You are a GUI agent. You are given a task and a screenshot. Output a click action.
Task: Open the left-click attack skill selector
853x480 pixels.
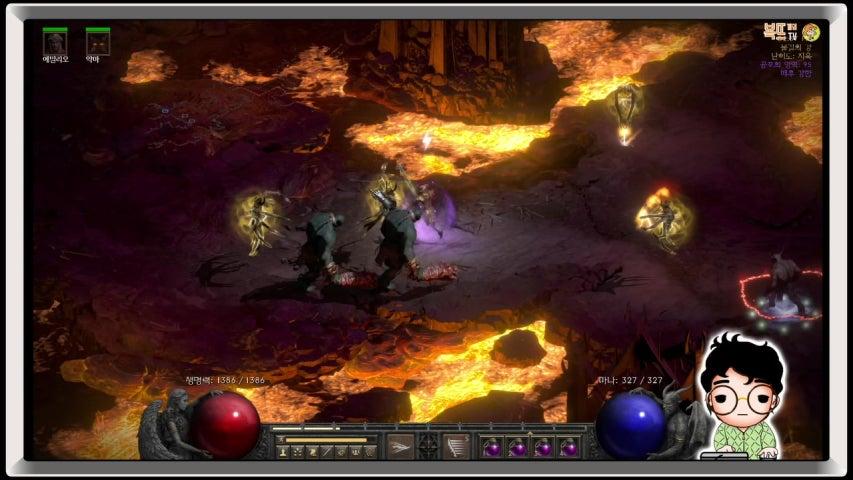point(400,446)
